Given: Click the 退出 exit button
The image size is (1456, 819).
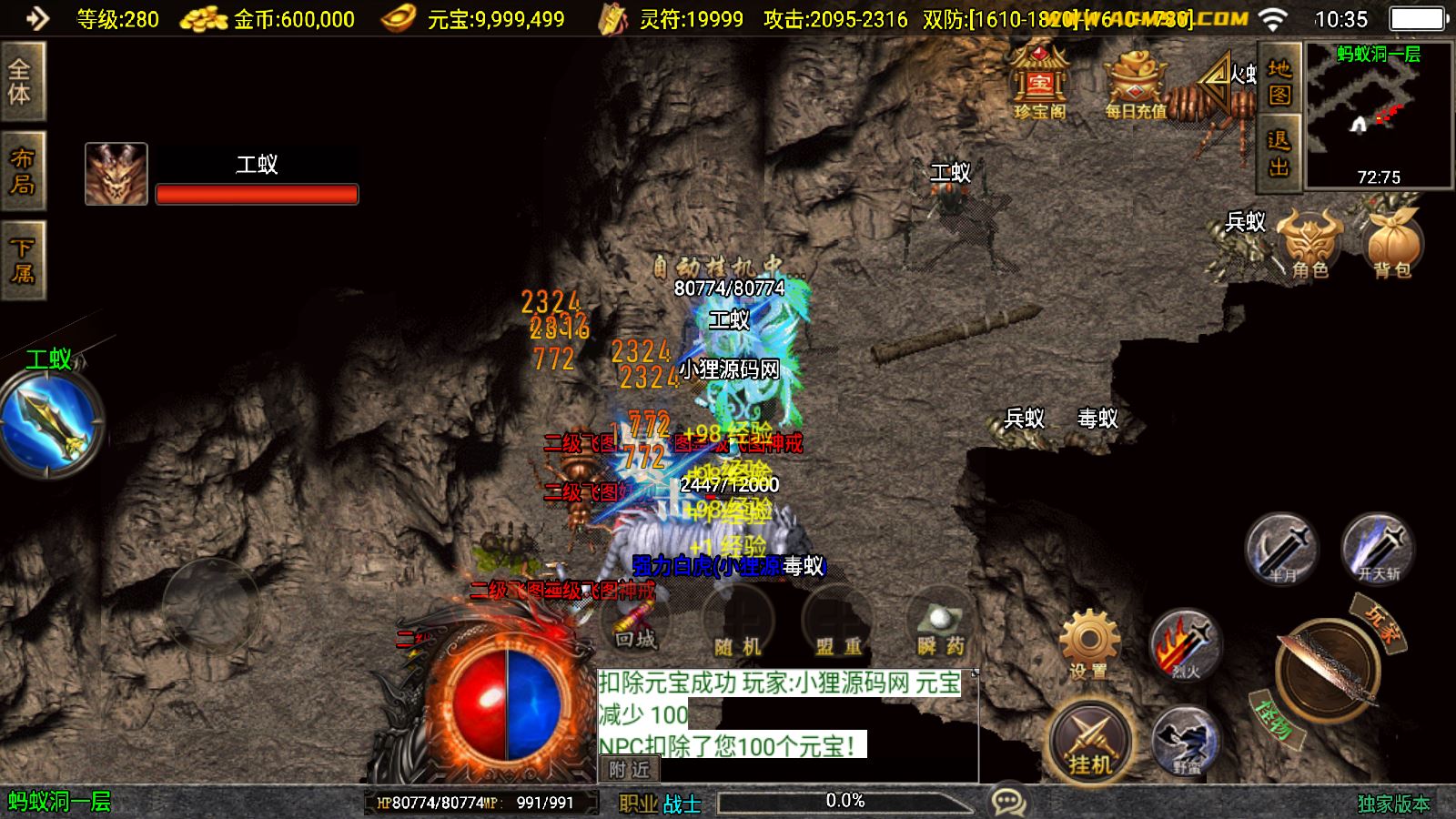Looking at the screenshot, I should [1279, 153].
